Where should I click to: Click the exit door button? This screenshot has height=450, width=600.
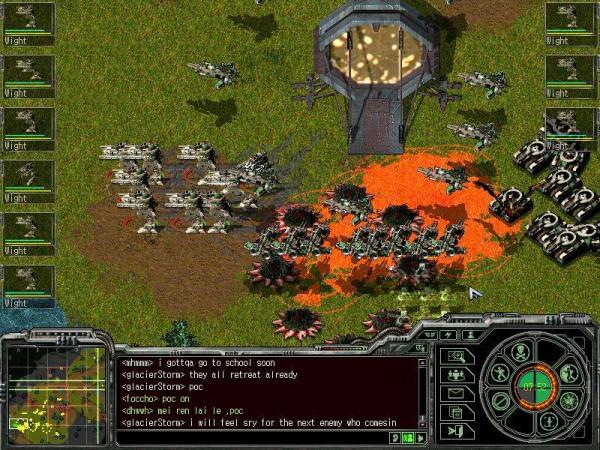click(x=456, y=430)
